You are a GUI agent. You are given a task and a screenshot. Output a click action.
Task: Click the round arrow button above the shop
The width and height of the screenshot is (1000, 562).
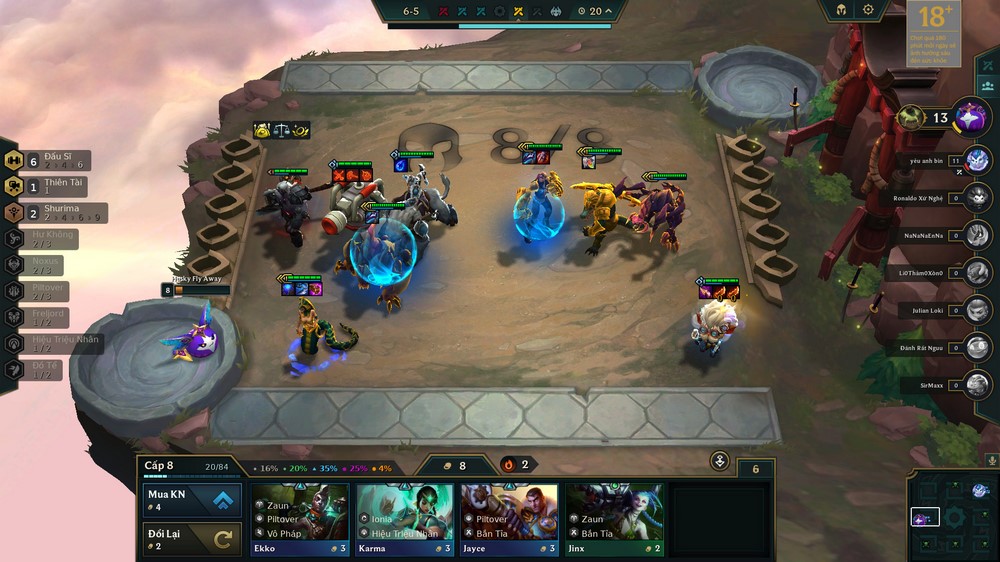(720, 461)
